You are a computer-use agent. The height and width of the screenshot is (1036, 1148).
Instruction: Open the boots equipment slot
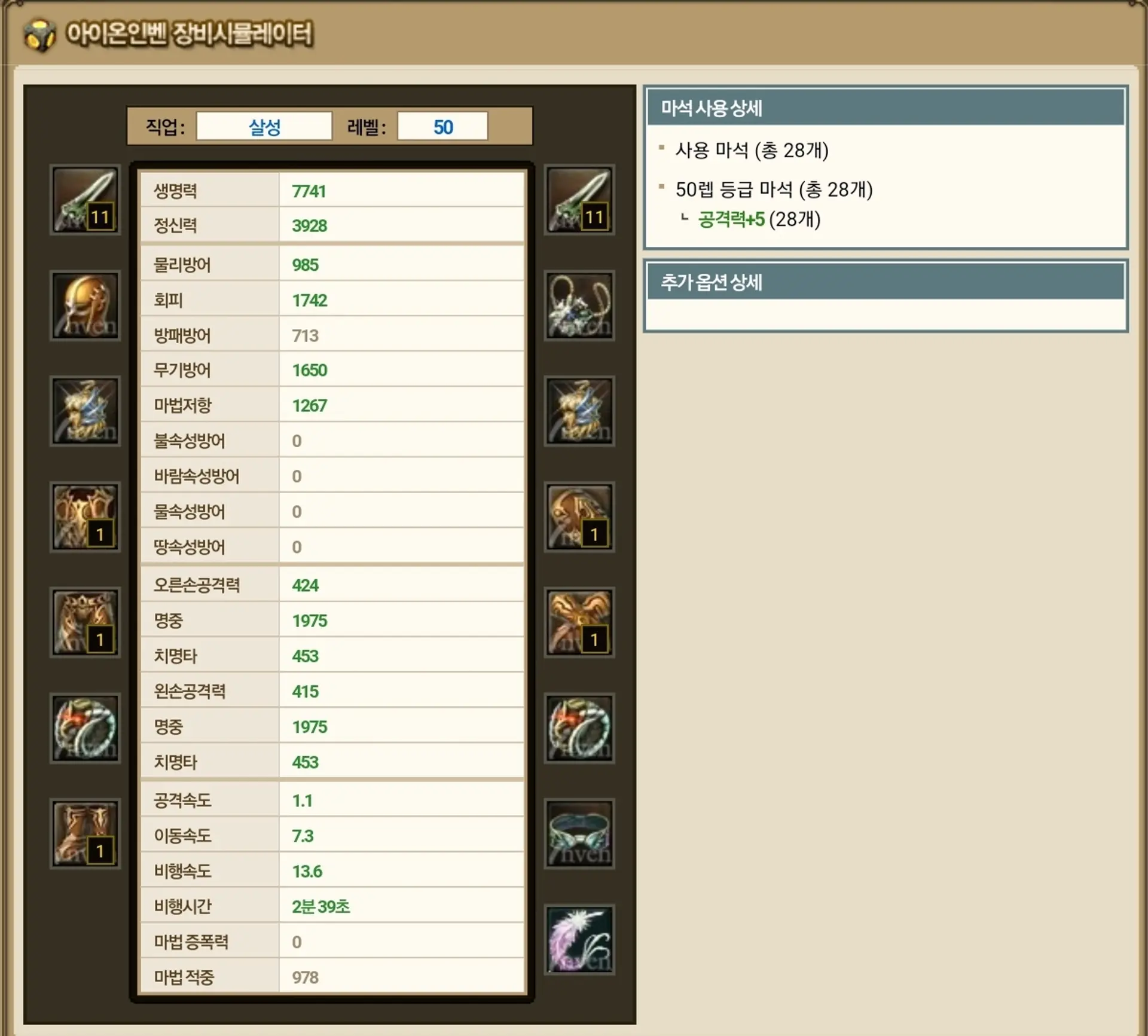click(x=85, y=834)
